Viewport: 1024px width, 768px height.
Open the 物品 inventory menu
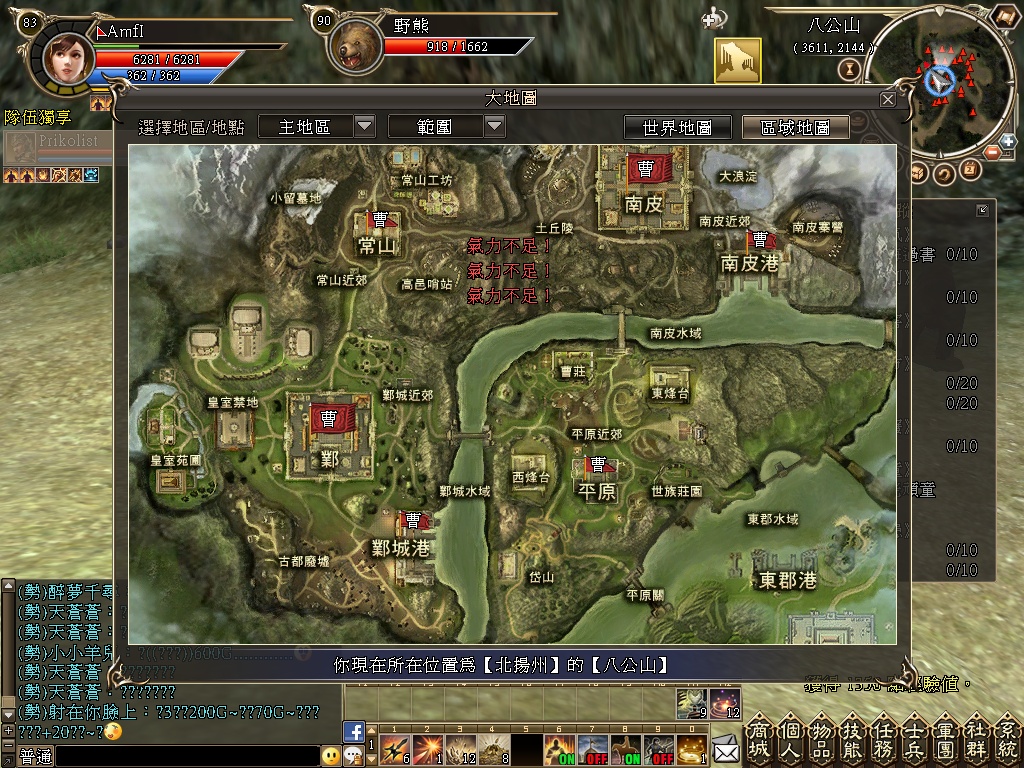point(822,740)
